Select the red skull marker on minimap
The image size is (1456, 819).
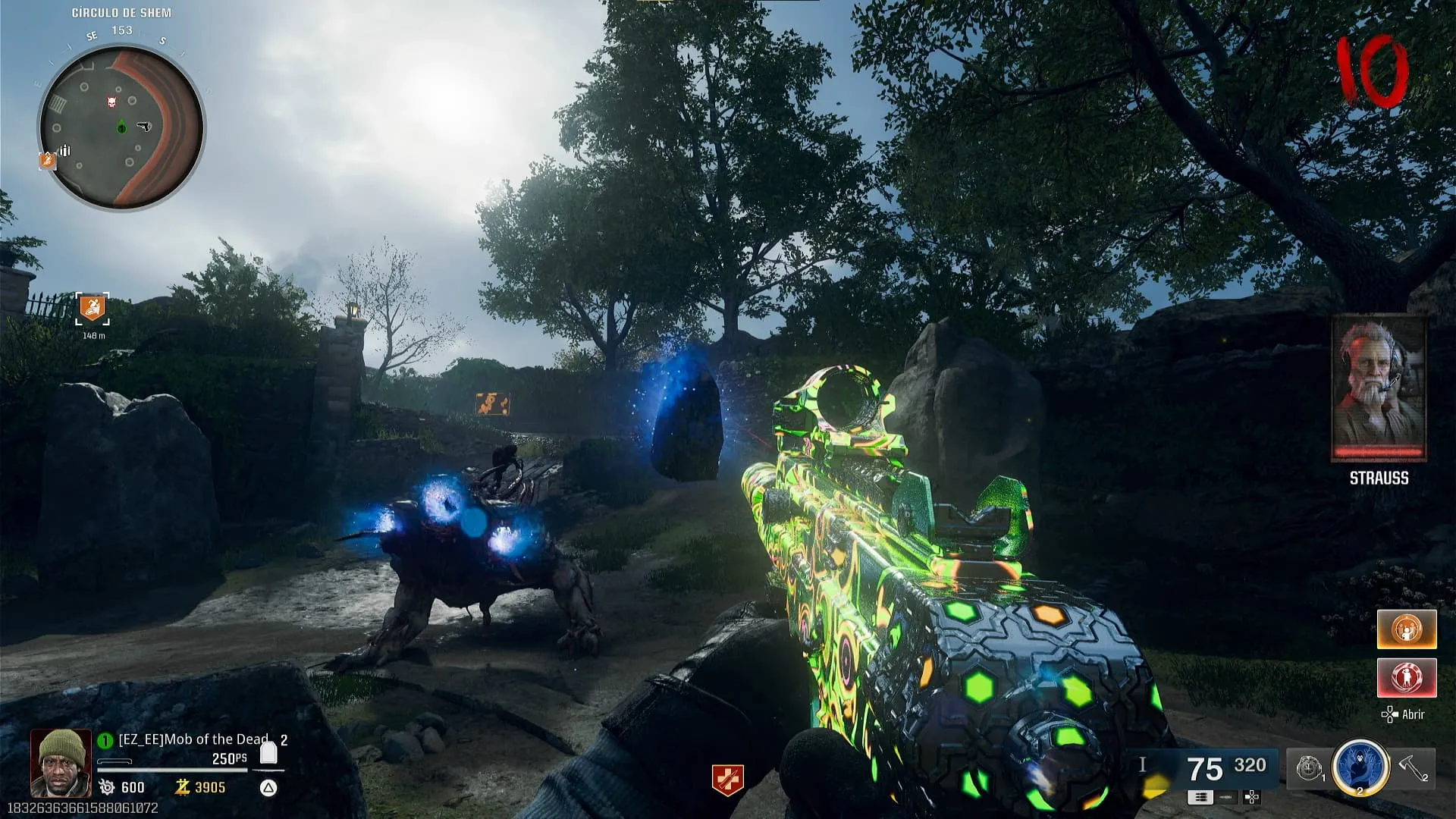112,101
